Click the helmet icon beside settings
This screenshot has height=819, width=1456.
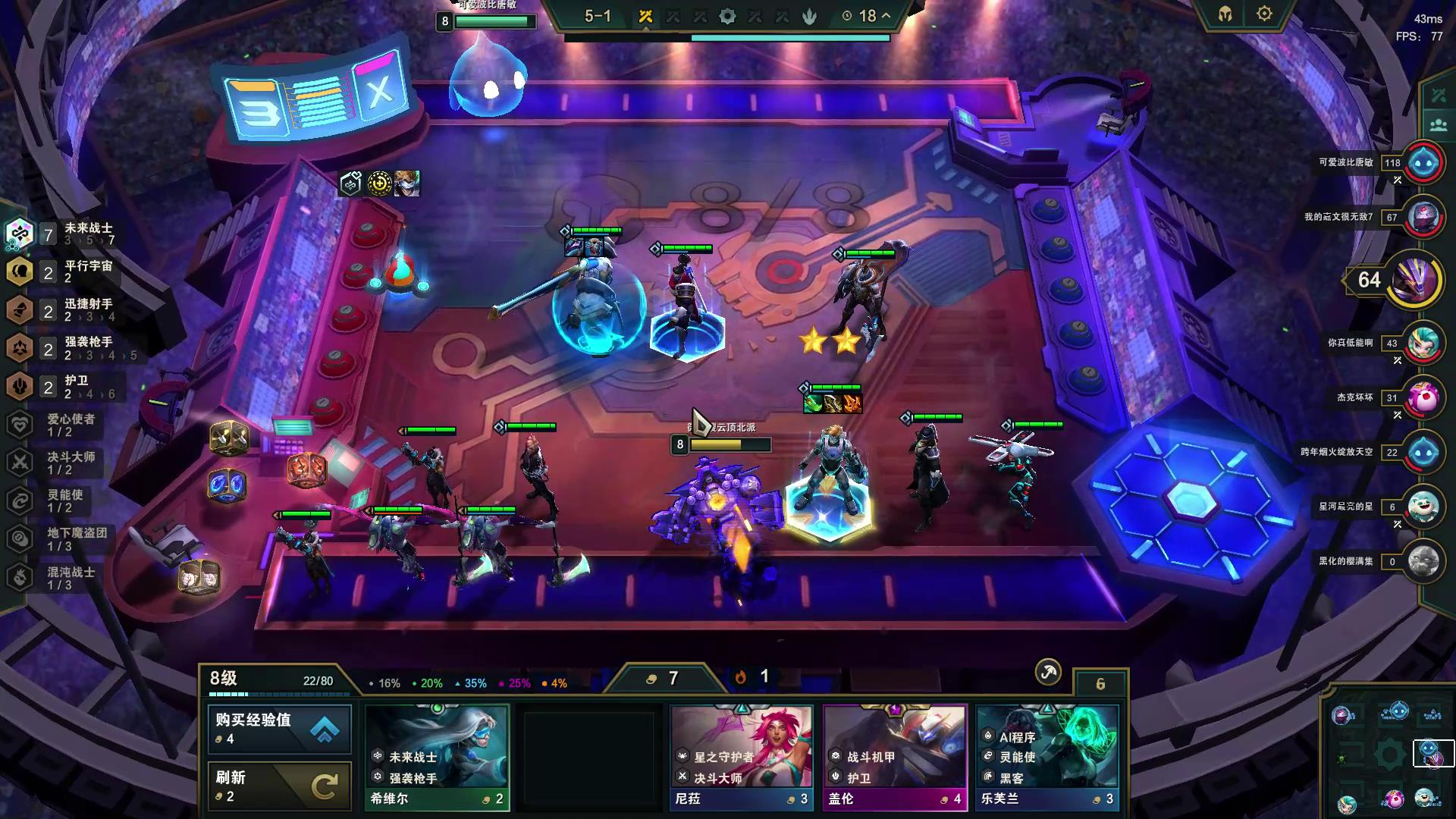click(1225, 14)
